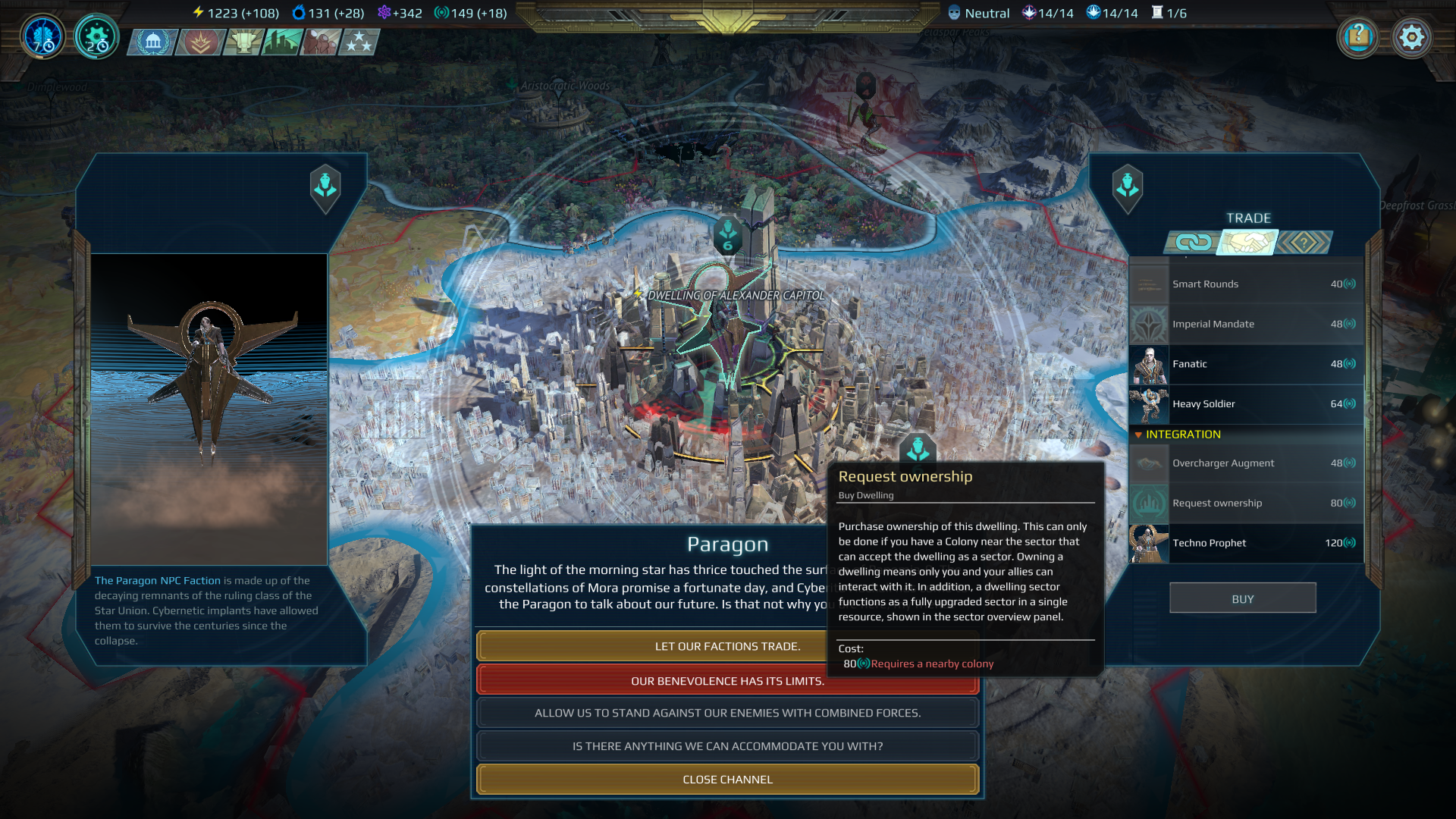This screenshot has height=819, width=1456.
Task: Open the population panel icon
Action: pyautogui.click(x=318, y=42)
